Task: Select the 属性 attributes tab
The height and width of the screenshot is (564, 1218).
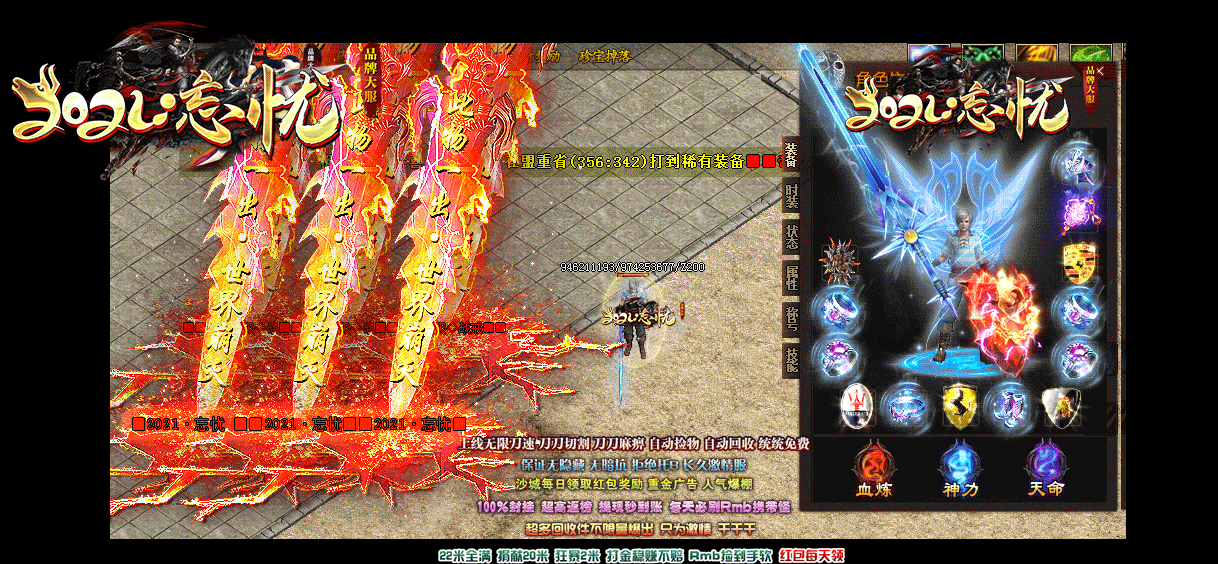Action: tap(791, 277)
